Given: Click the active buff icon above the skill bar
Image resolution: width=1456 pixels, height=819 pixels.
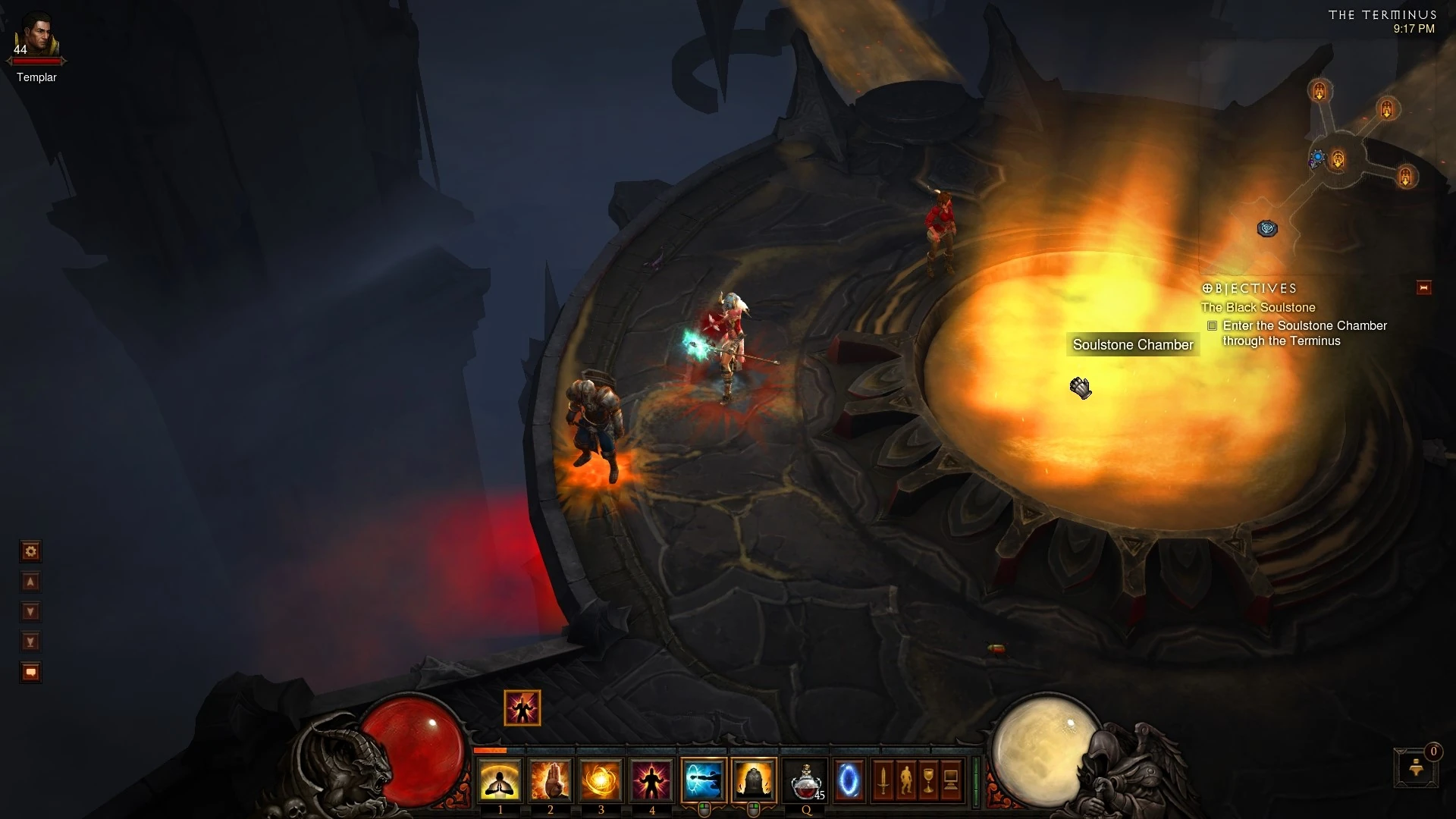Looking at the screenshot, I should point(522,708).
